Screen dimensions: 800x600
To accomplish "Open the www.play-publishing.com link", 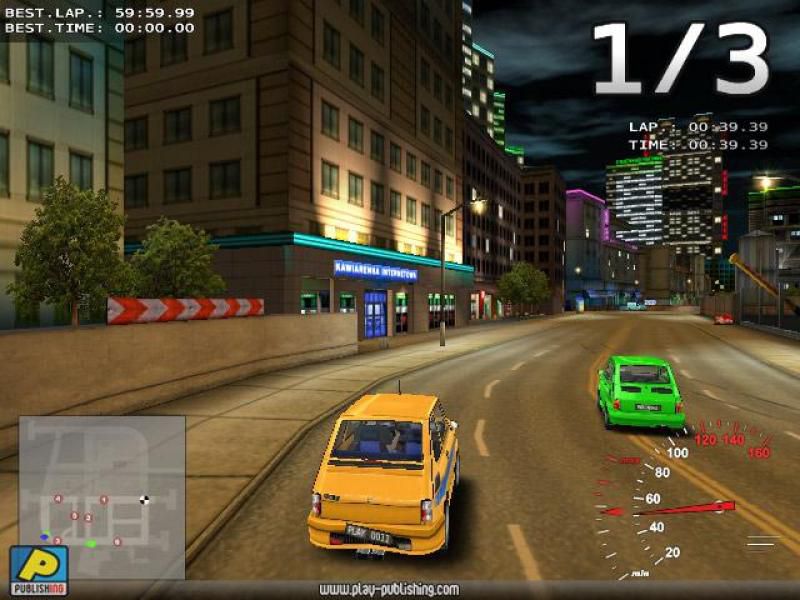I will click(388, 589).
